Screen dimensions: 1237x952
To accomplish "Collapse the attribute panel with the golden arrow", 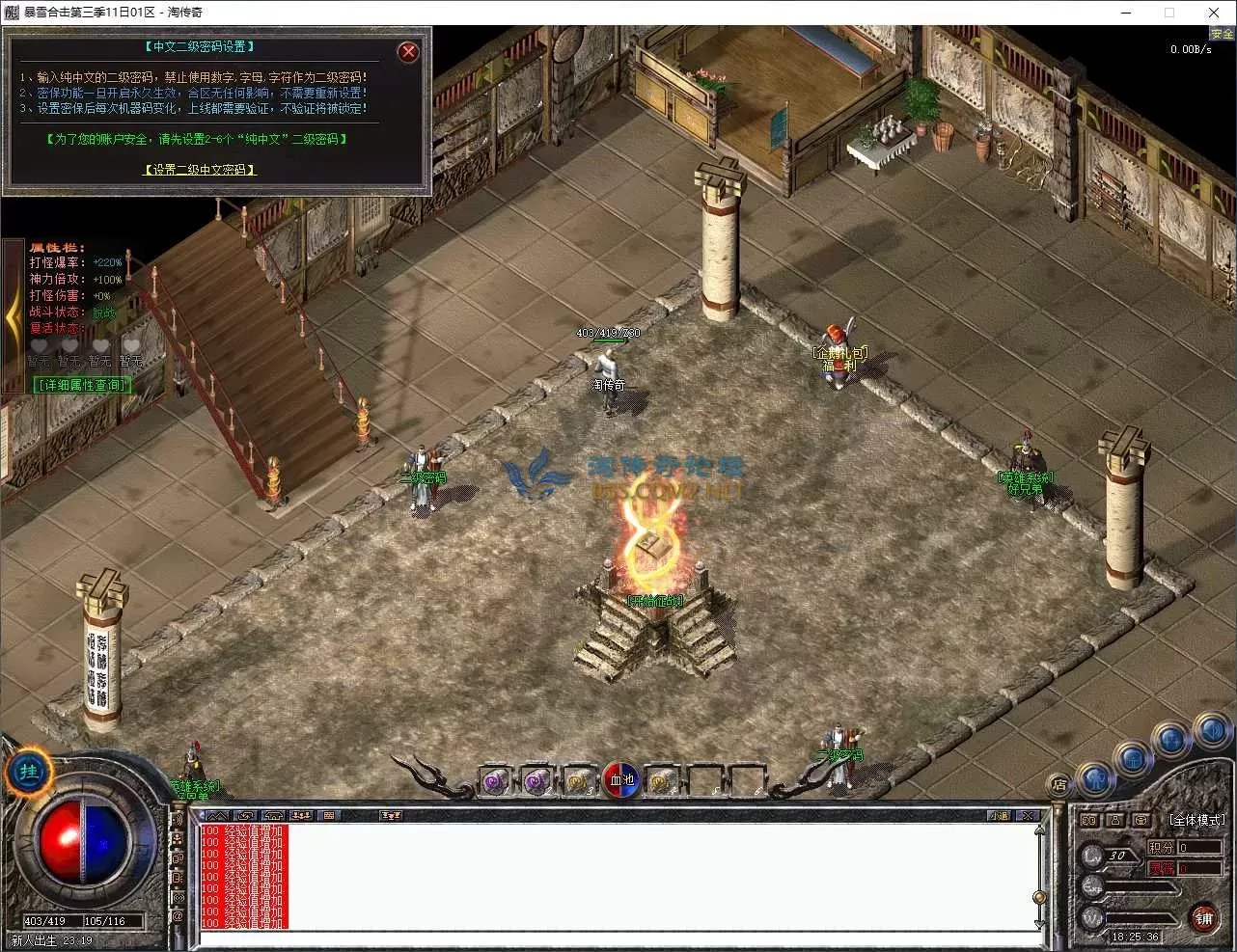I will (x=13, y=319).
